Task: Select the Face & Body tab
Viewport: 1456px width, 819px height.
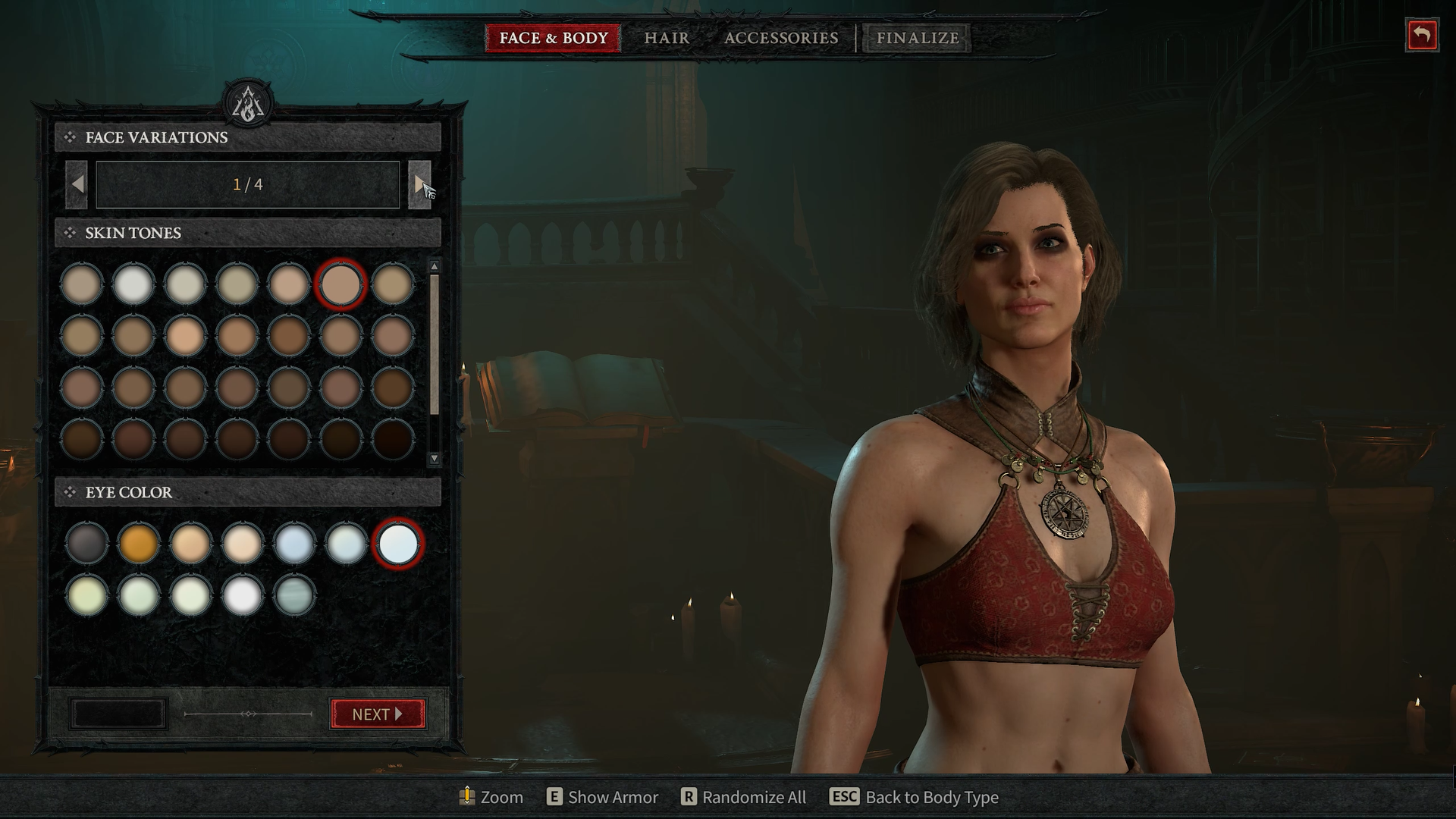Action: 553,38
